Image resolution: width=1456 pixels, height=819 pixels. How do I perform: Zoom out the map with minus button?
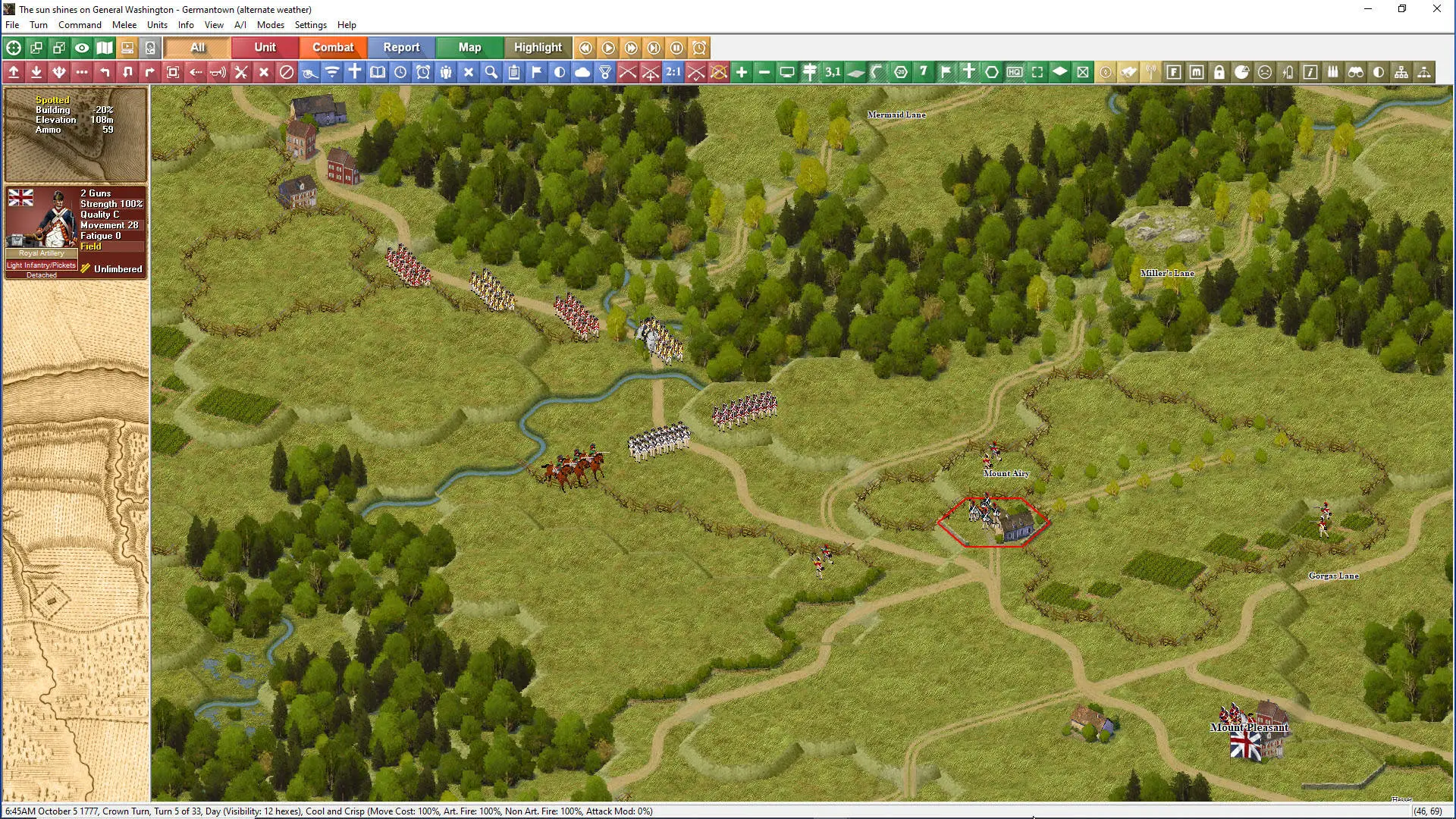click(764, 72)
